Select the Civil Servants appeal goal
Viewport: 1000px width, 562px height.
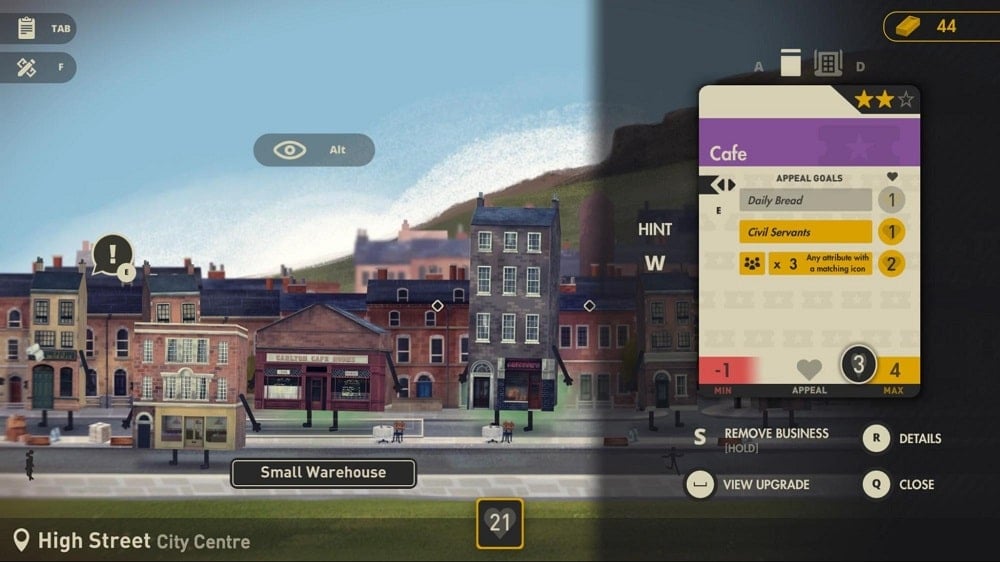(805, 232)
